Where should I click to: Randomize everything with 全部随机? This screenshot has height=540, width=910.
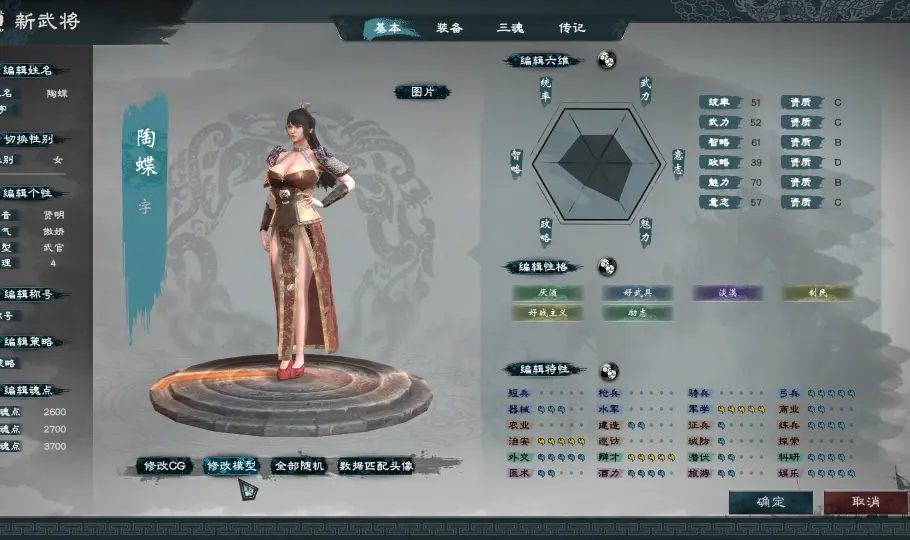(299, 465)
